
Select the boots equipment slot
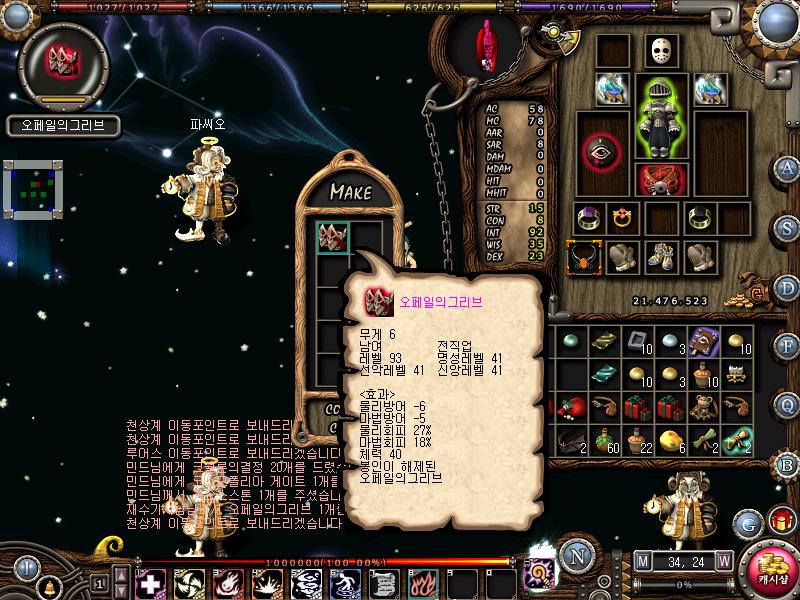click(x=660, y=256)
